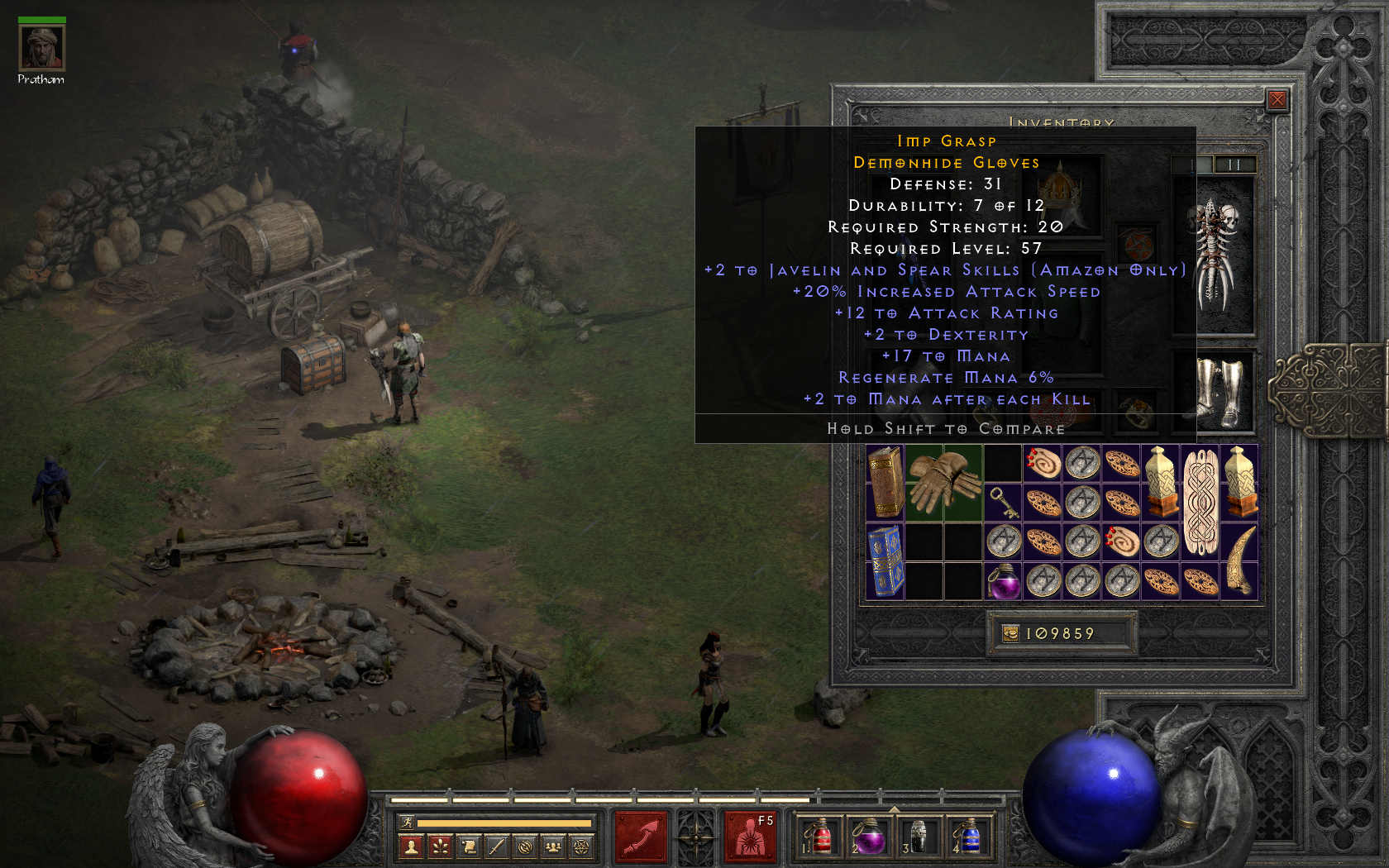The height and width of the screenshot is (868, 1389).
Task: Pick up the tall carved grand charm
Action: click(x=1200, y=502)
